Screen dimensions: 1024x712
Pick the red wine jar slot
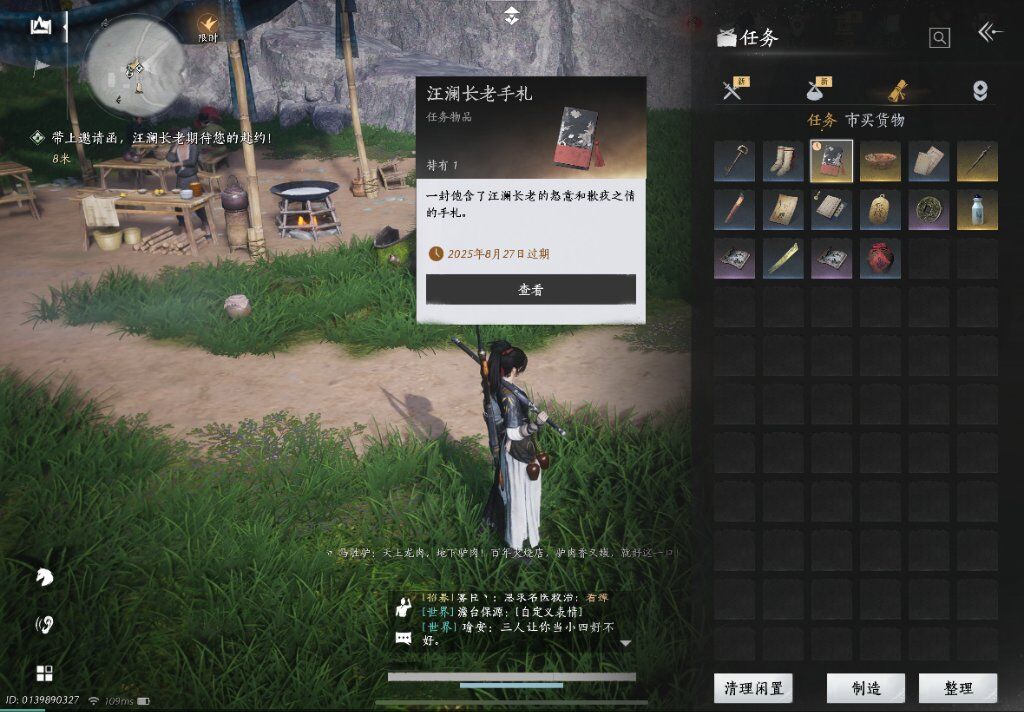click(880, 258)
